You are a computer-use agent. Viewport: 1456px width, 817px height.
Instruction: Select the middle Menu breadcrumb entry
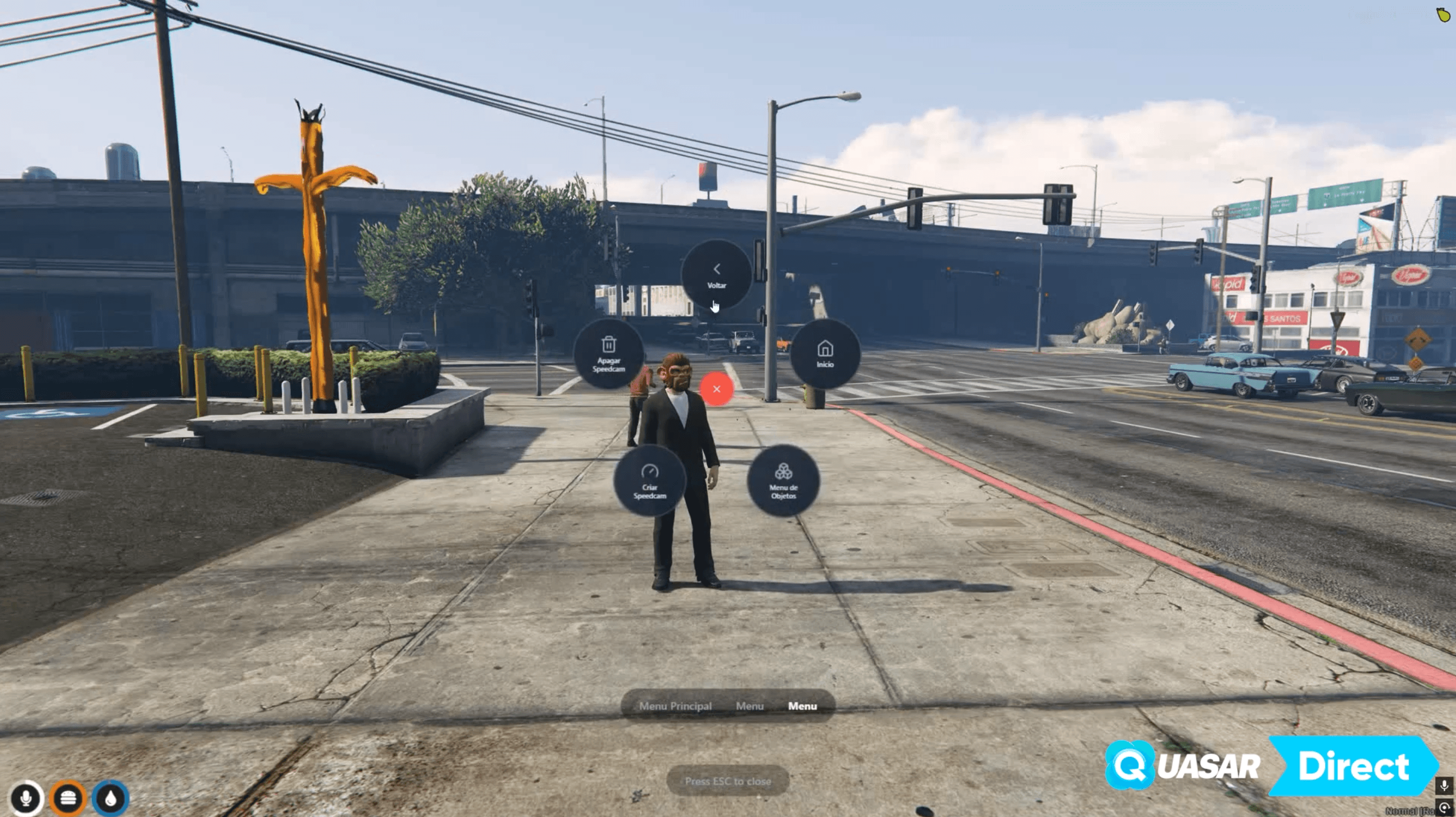coord(750,706)
